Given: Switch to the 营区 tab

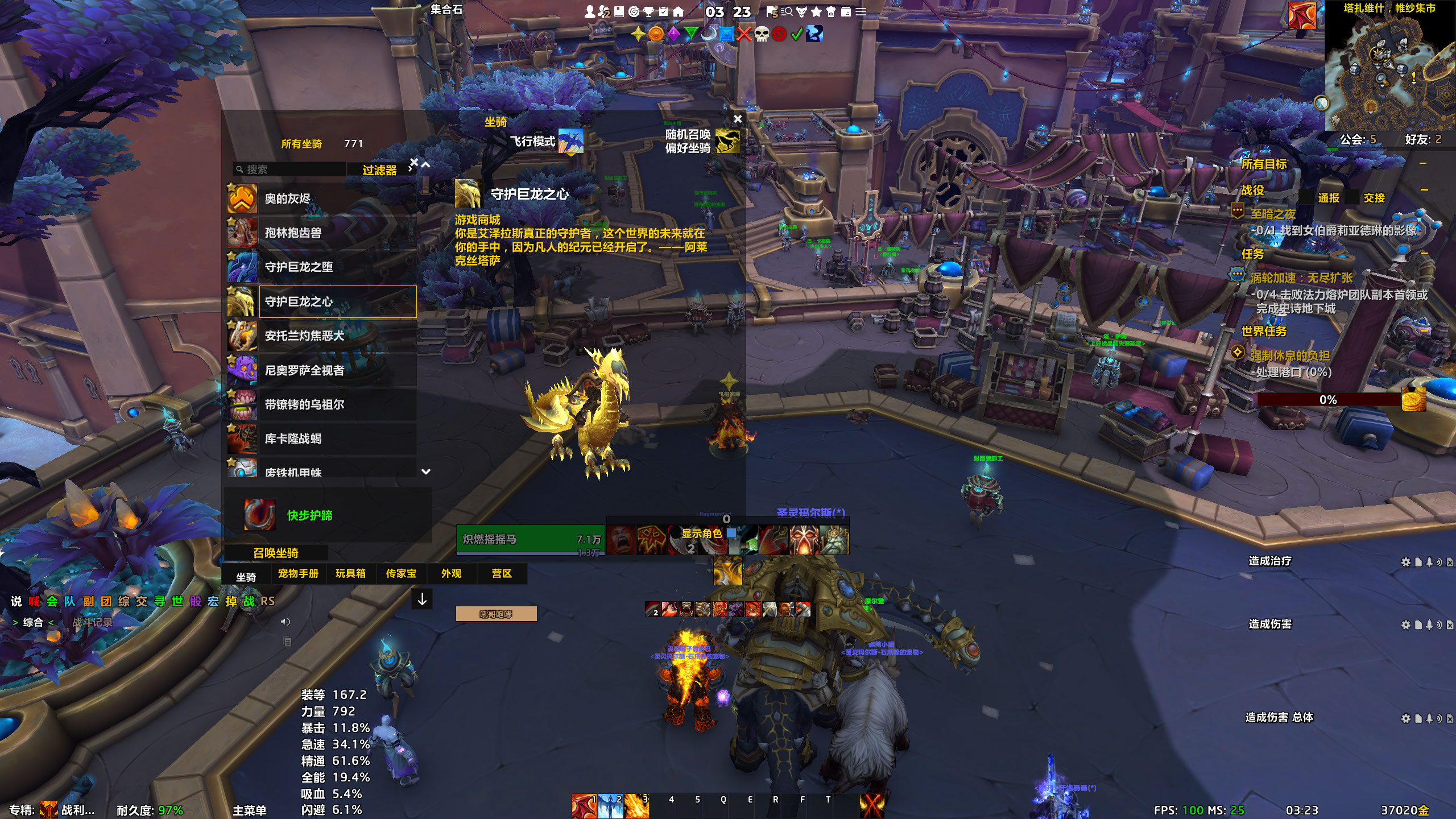Looking at the screenshot, I should click(502, 574).
